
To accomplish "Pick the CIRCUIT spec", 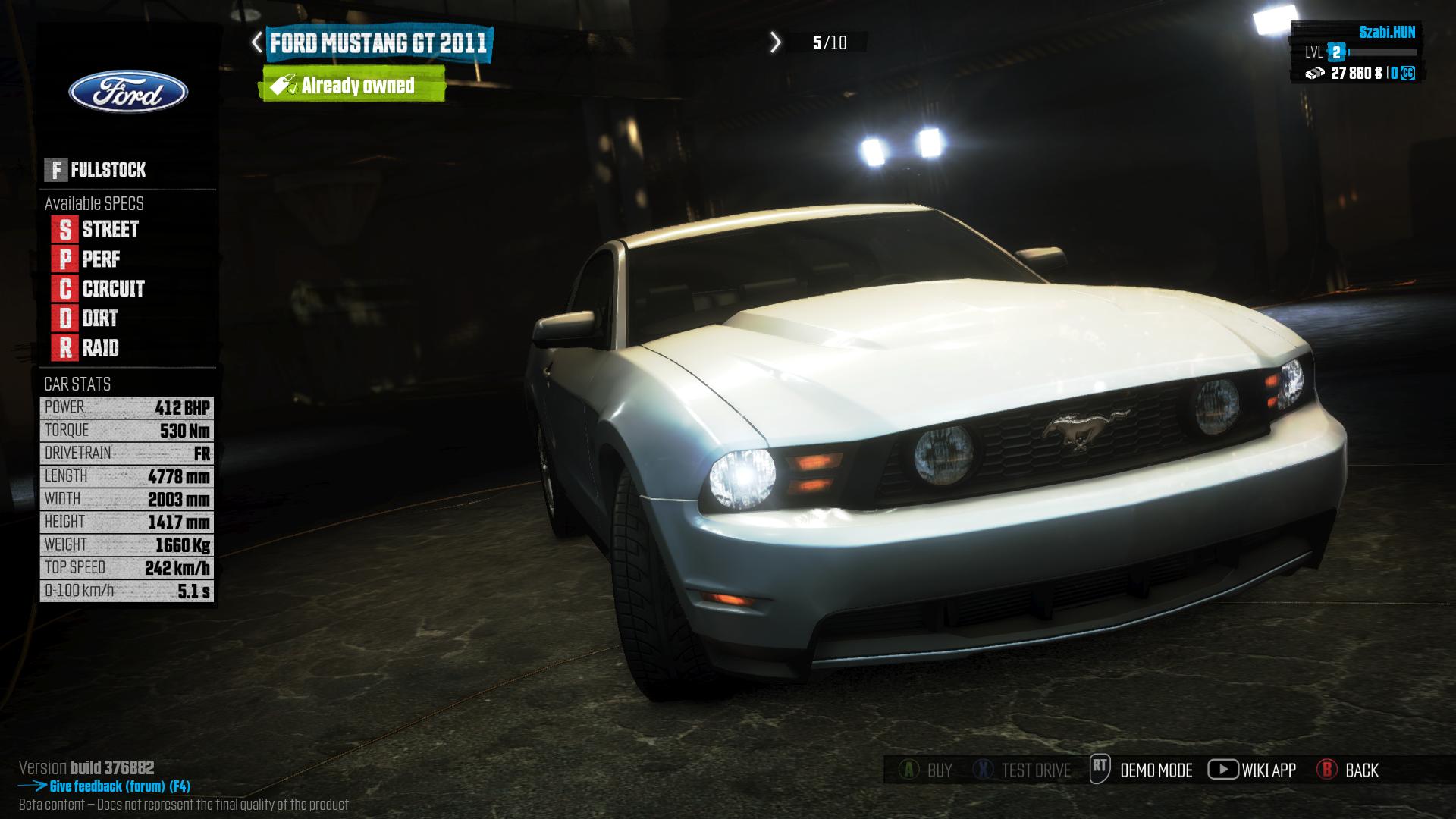I will pos(99,289).
